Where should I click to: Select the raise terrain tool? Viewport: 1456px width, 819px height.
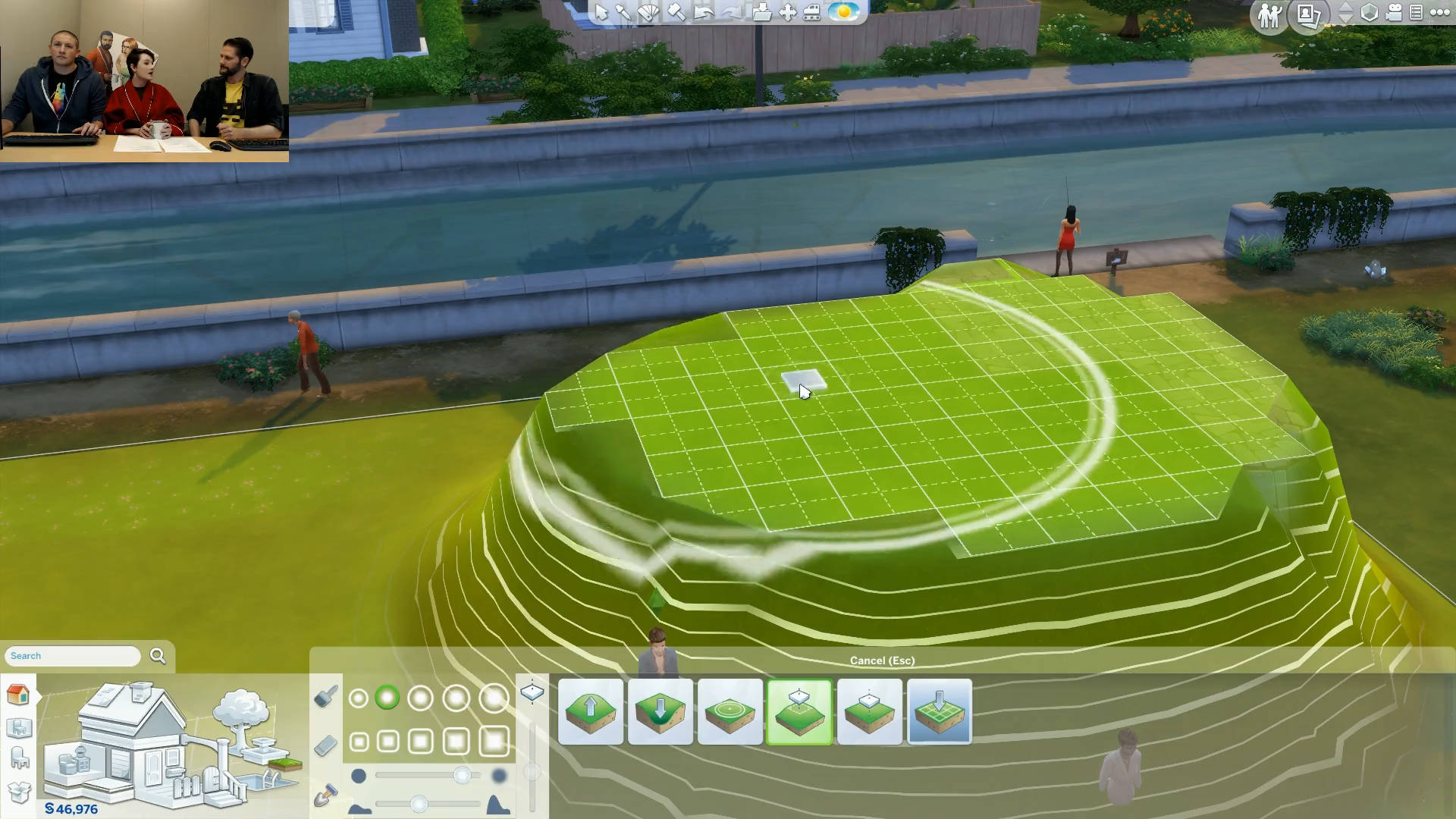(x=591, y=711)
